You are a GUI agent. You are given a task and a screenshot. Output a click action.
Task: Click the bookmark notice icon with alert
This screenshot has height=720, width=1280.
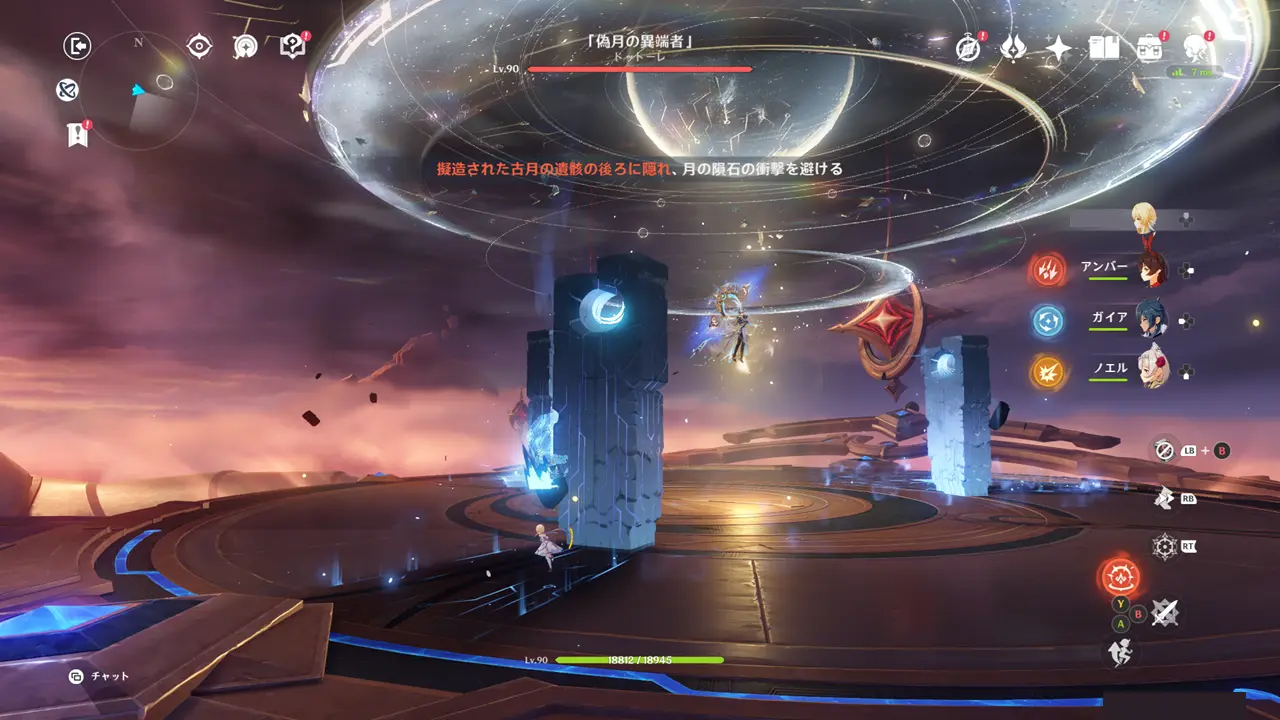click(78, 134)
